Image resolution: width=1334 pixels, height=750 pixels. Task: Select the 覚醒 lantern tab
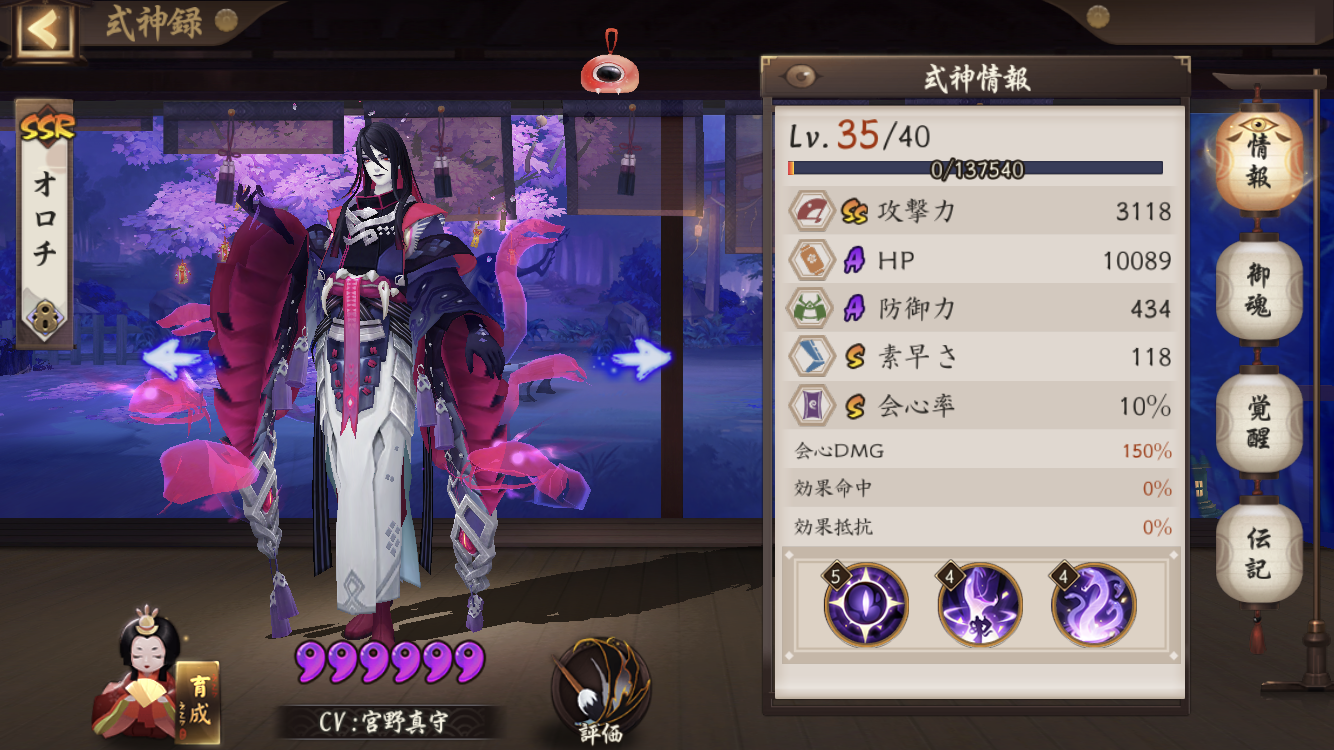point(1258,421)
